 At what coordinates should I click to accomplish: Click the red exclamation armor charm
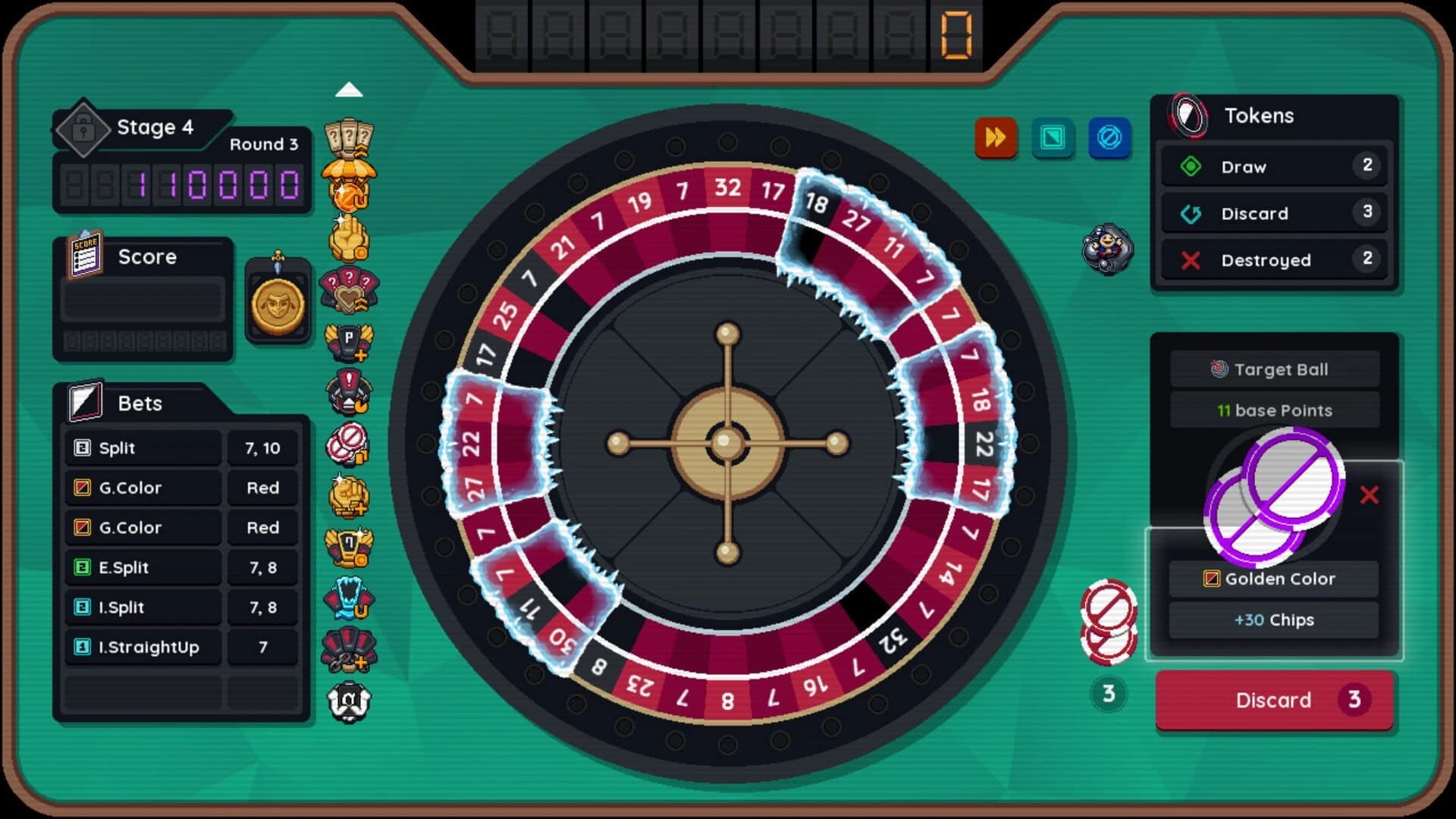[349, 391]
